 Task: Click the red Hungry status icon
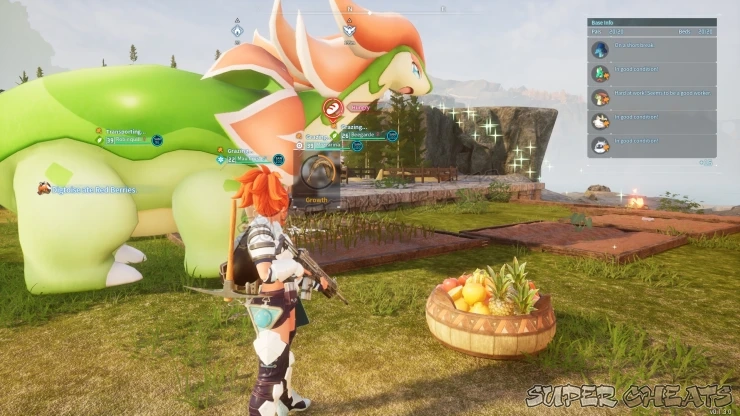[x=334, y=106]
